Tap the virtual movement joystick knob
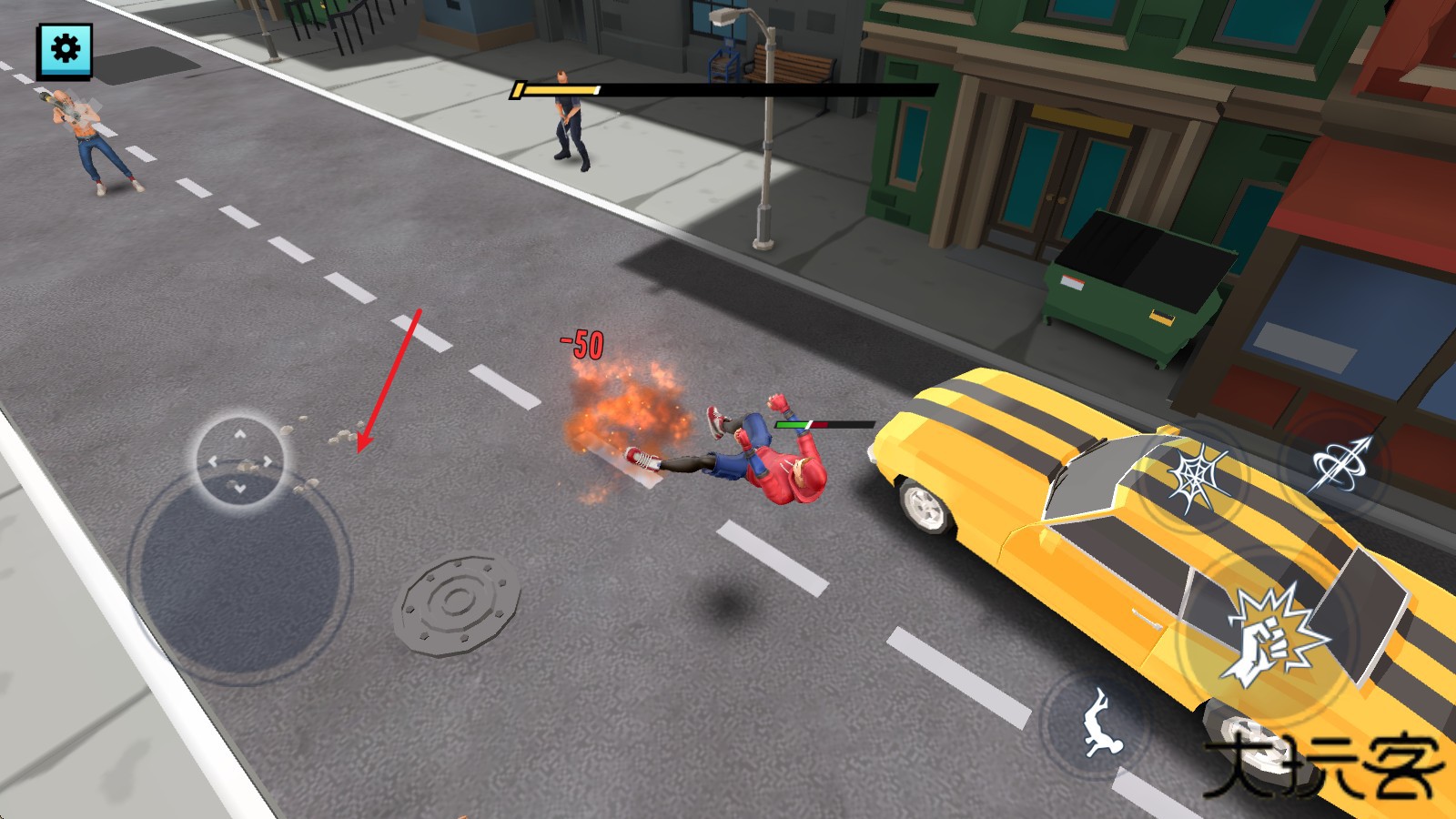The image size is (1456, 819). click(239, 460)
